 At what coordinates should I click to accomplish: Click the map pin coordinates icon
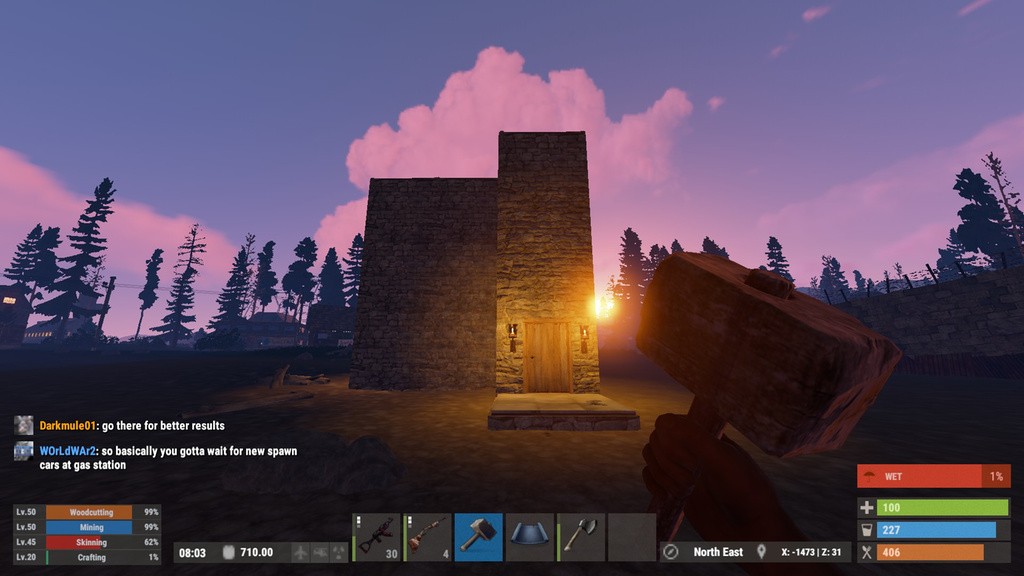tap(761, 552)
